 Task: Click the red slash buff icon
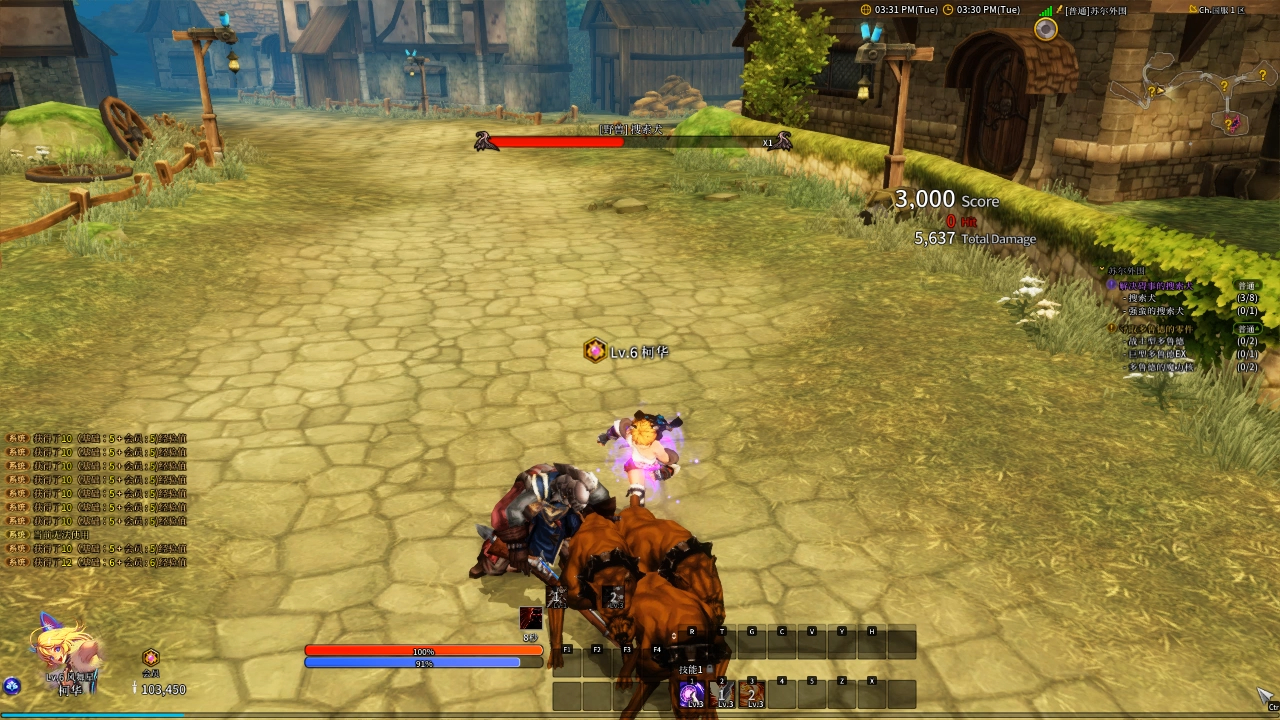coord(531,619)
